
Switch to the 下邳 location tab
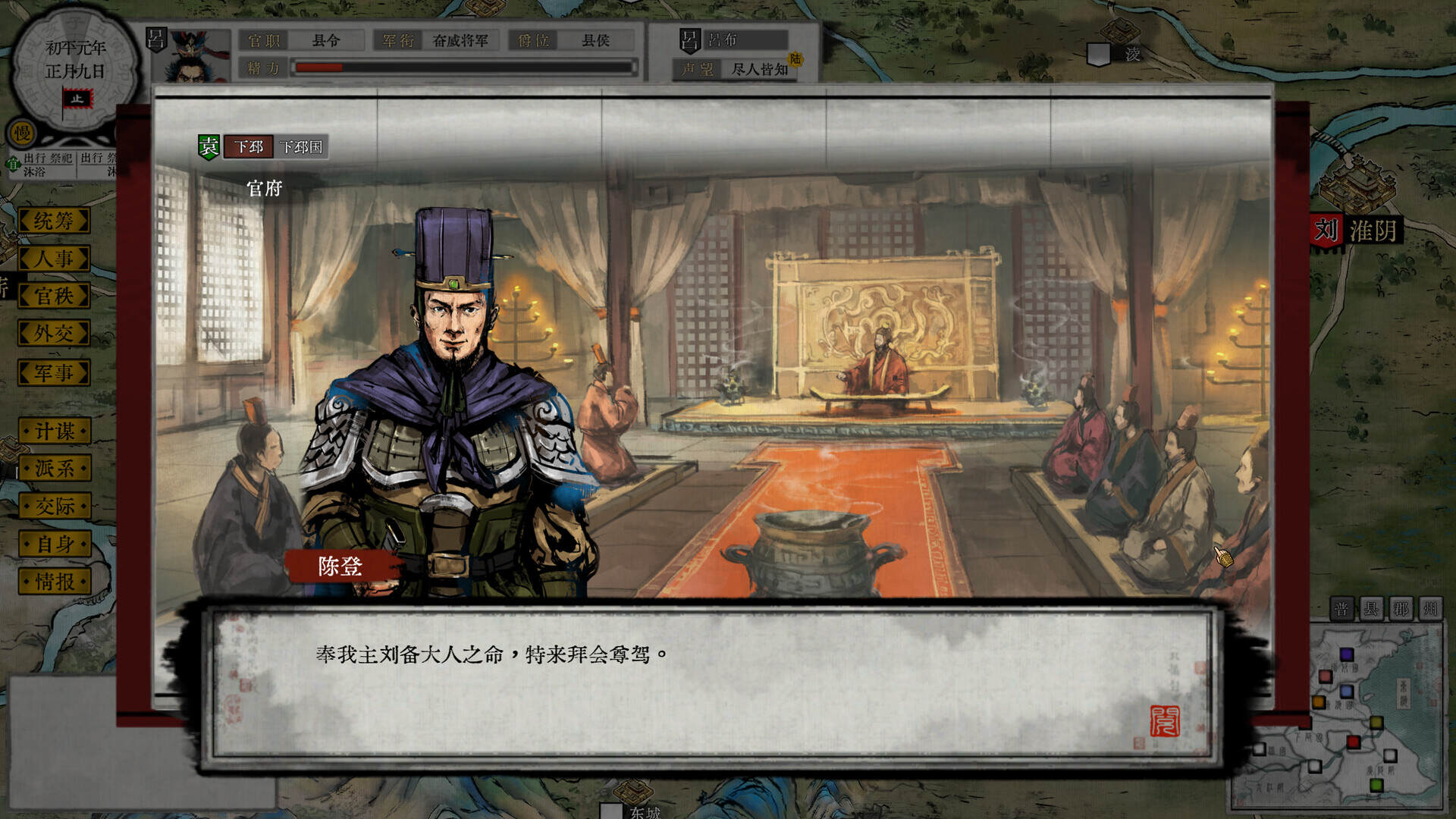coord(248,149)
